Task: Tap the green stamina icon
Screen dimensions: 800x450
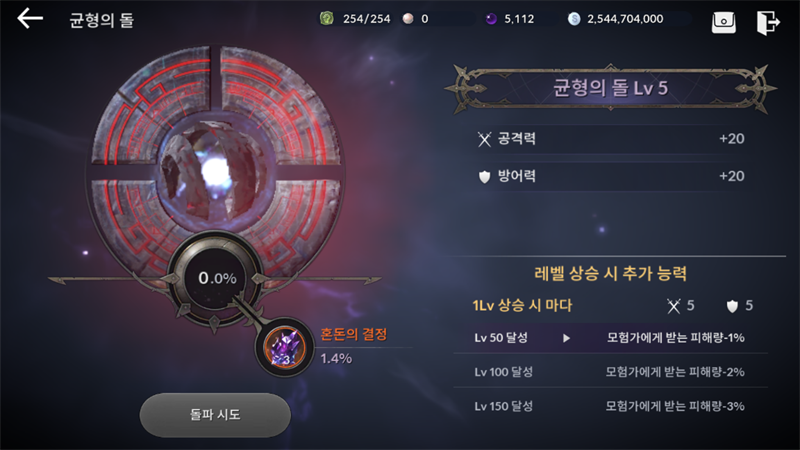Action: click(325, 19)
